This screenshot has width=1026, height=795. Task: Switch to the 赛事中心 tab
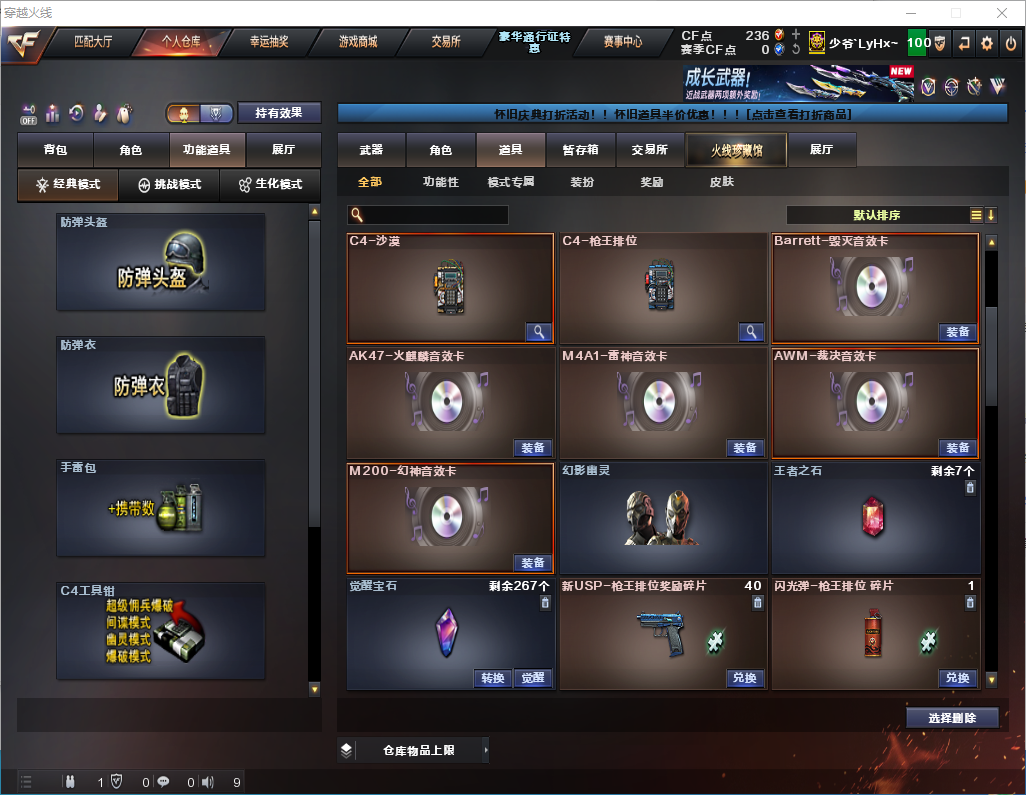[x=623, y=42]
